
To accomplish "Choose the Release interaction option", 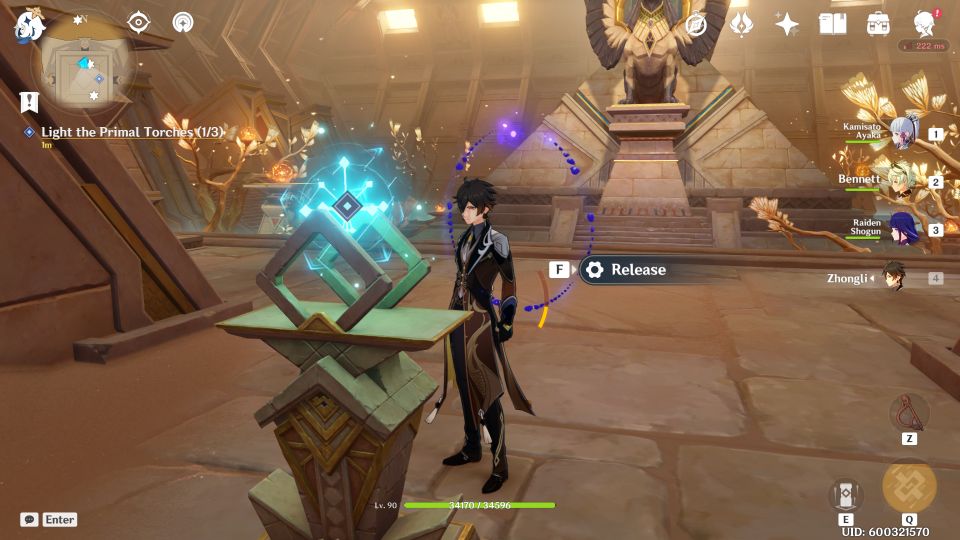I will click(x=626, y=270).
